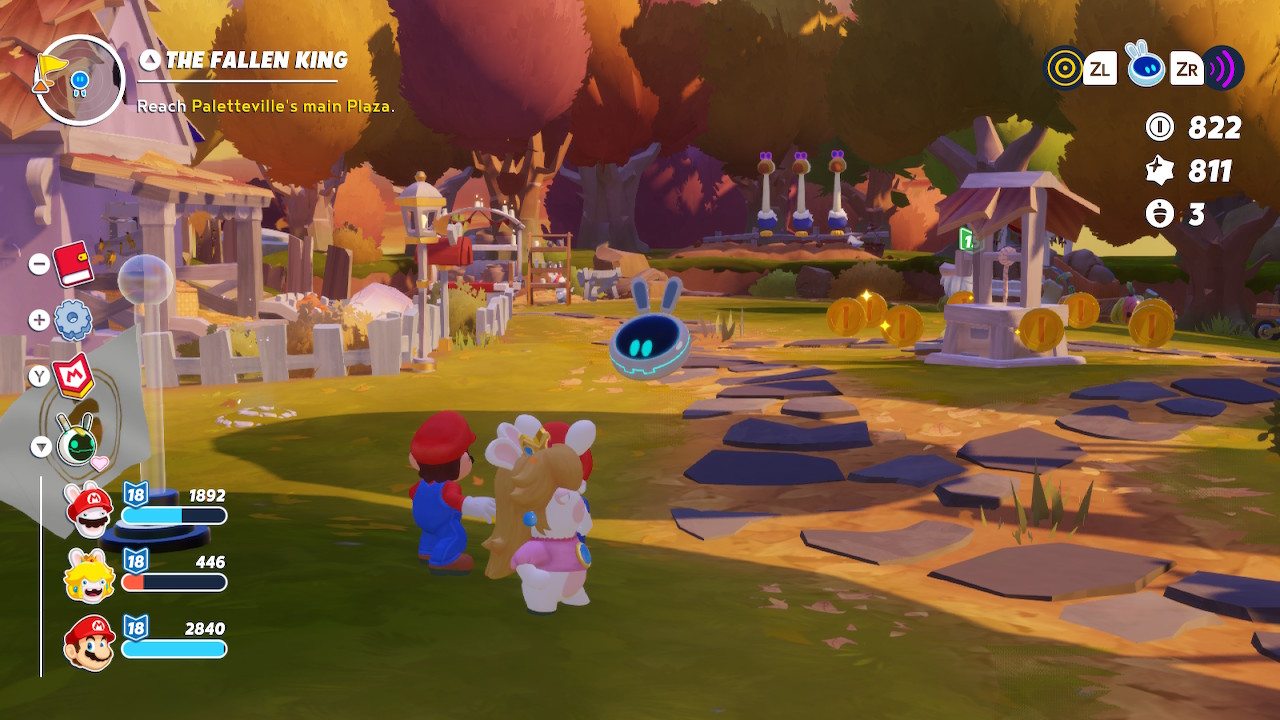Open settings with the blue gear icon

[73, 320]
